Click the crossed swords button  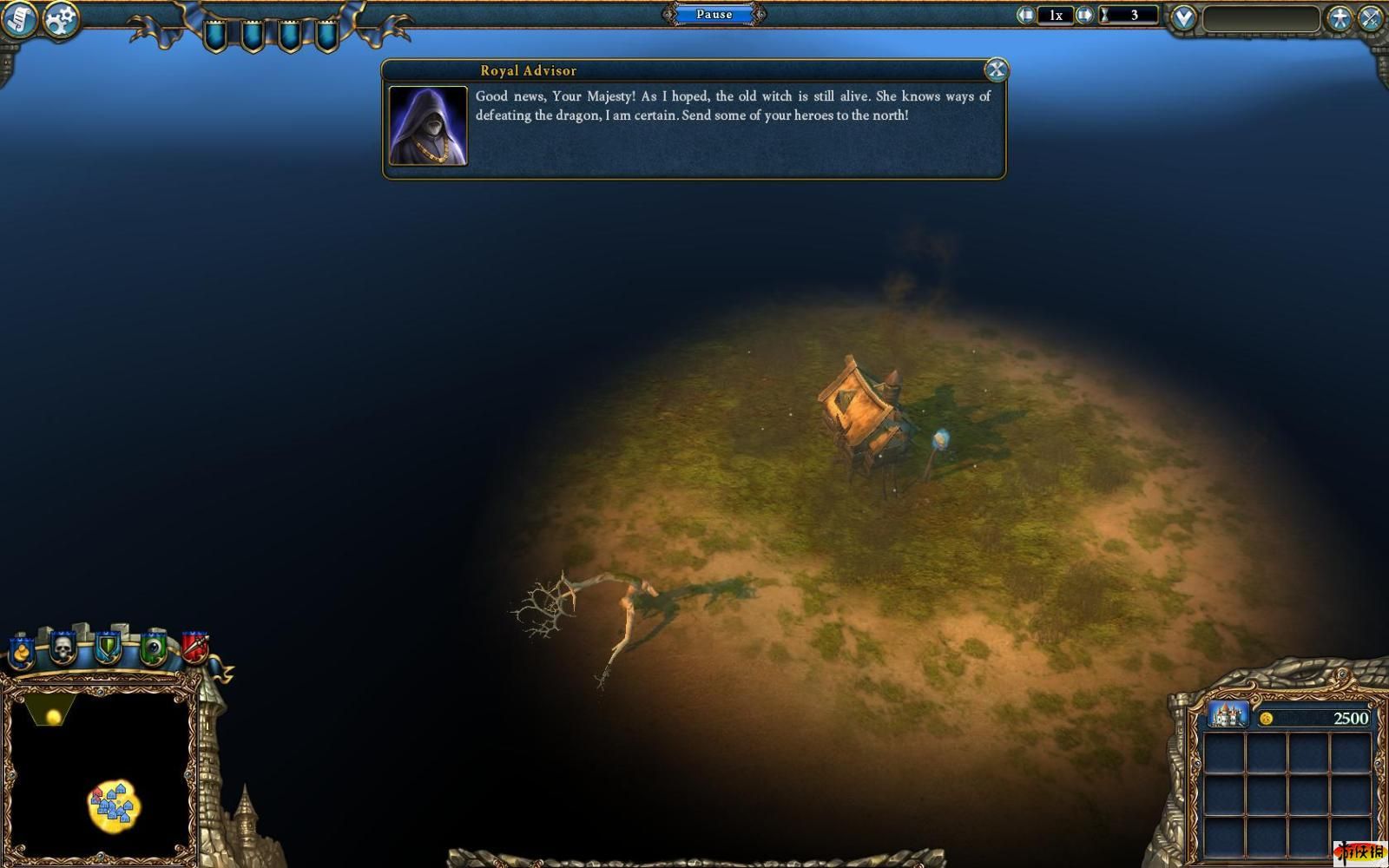pos(1372,17)
